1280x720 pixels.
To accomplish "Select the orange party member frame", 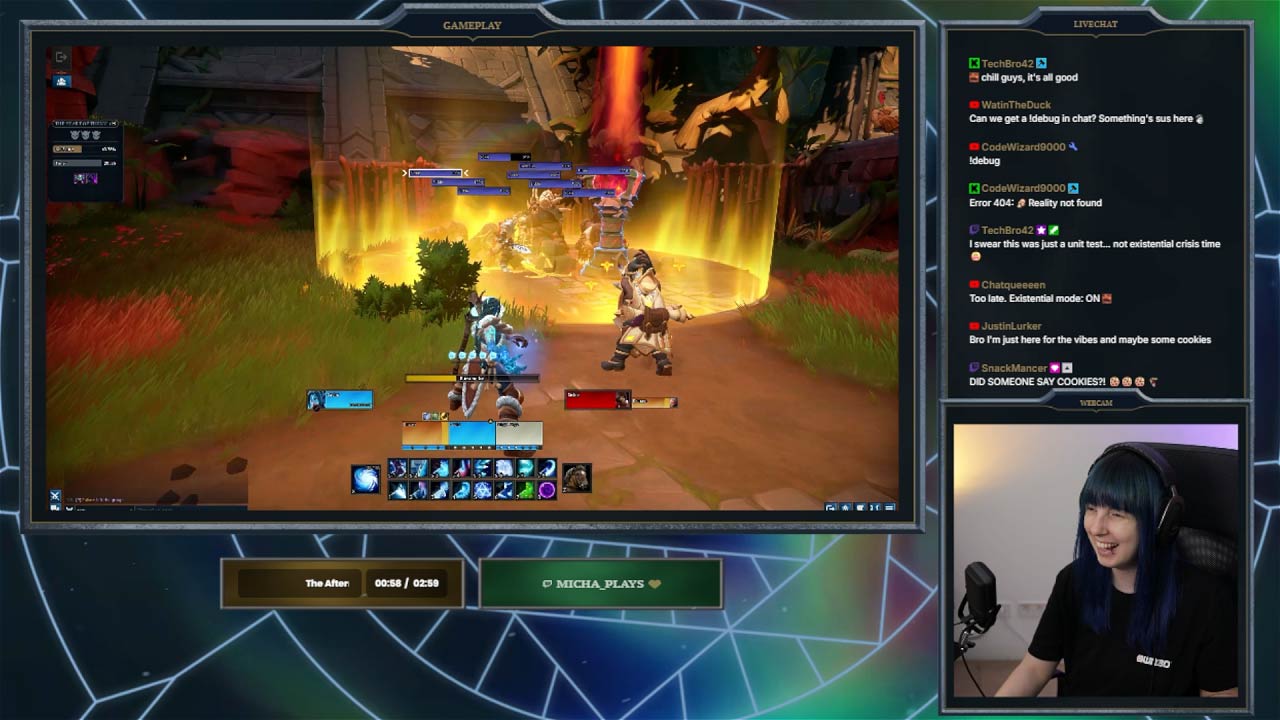I will [424, 434].
